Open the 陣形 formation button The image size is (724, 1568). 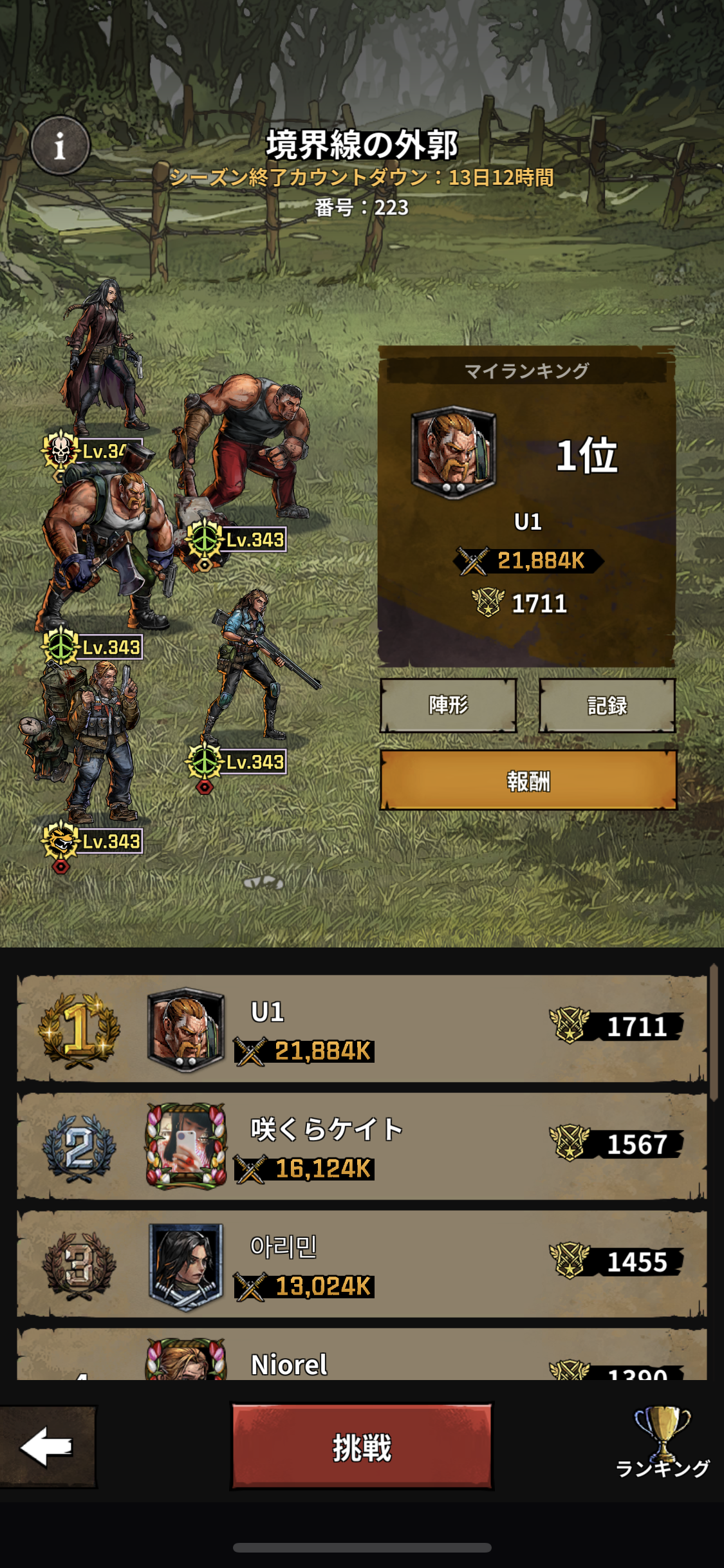click(449, 705)
